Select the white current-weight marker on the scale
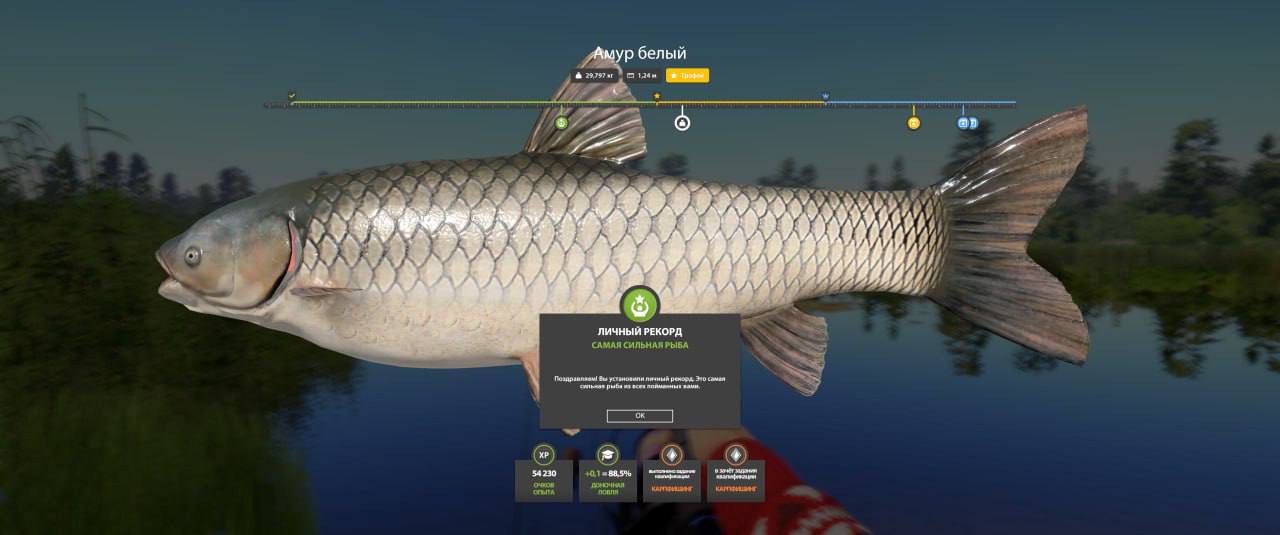The height and width of the screenshot is (535, 1280). pos(682,123)
